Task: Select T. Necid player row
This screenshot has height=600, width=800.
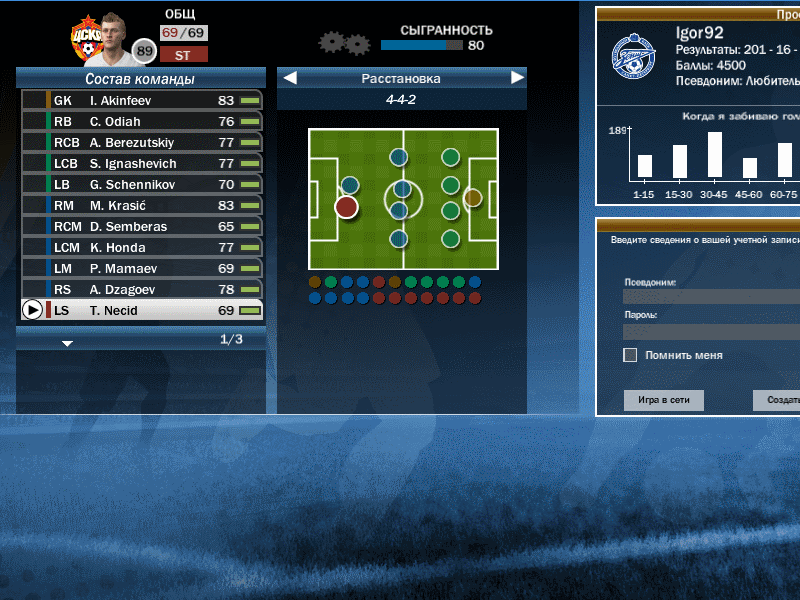Action: [142, 311]
